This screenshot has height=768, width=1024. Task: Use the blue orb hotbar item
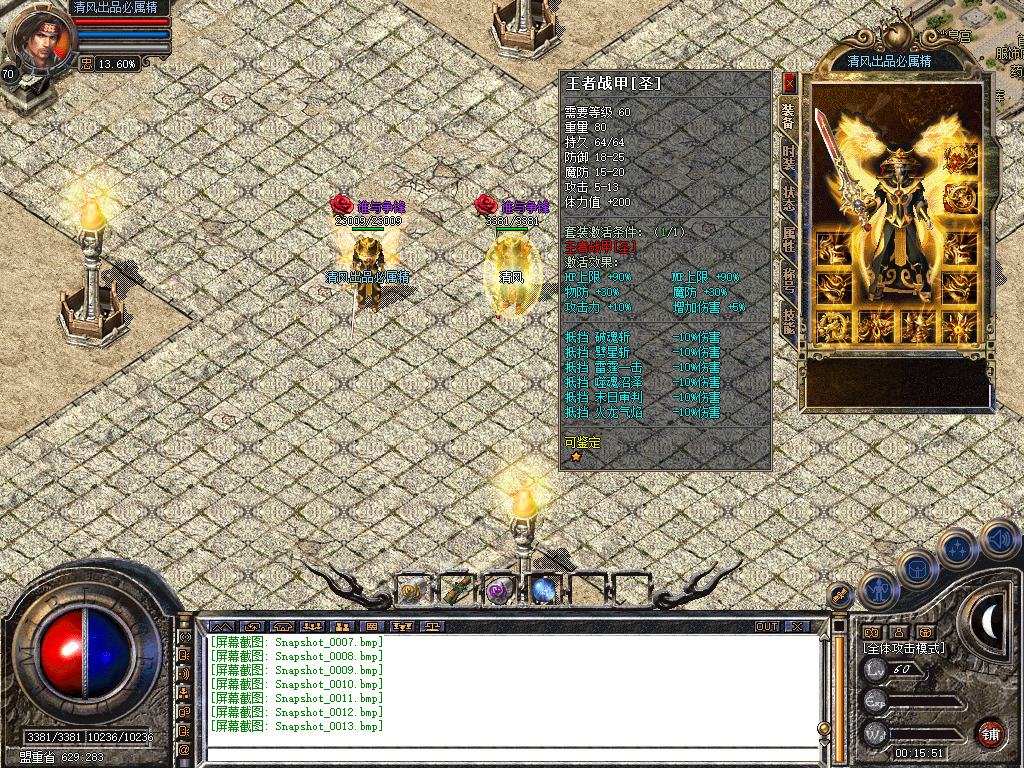(x=543, y=591)
